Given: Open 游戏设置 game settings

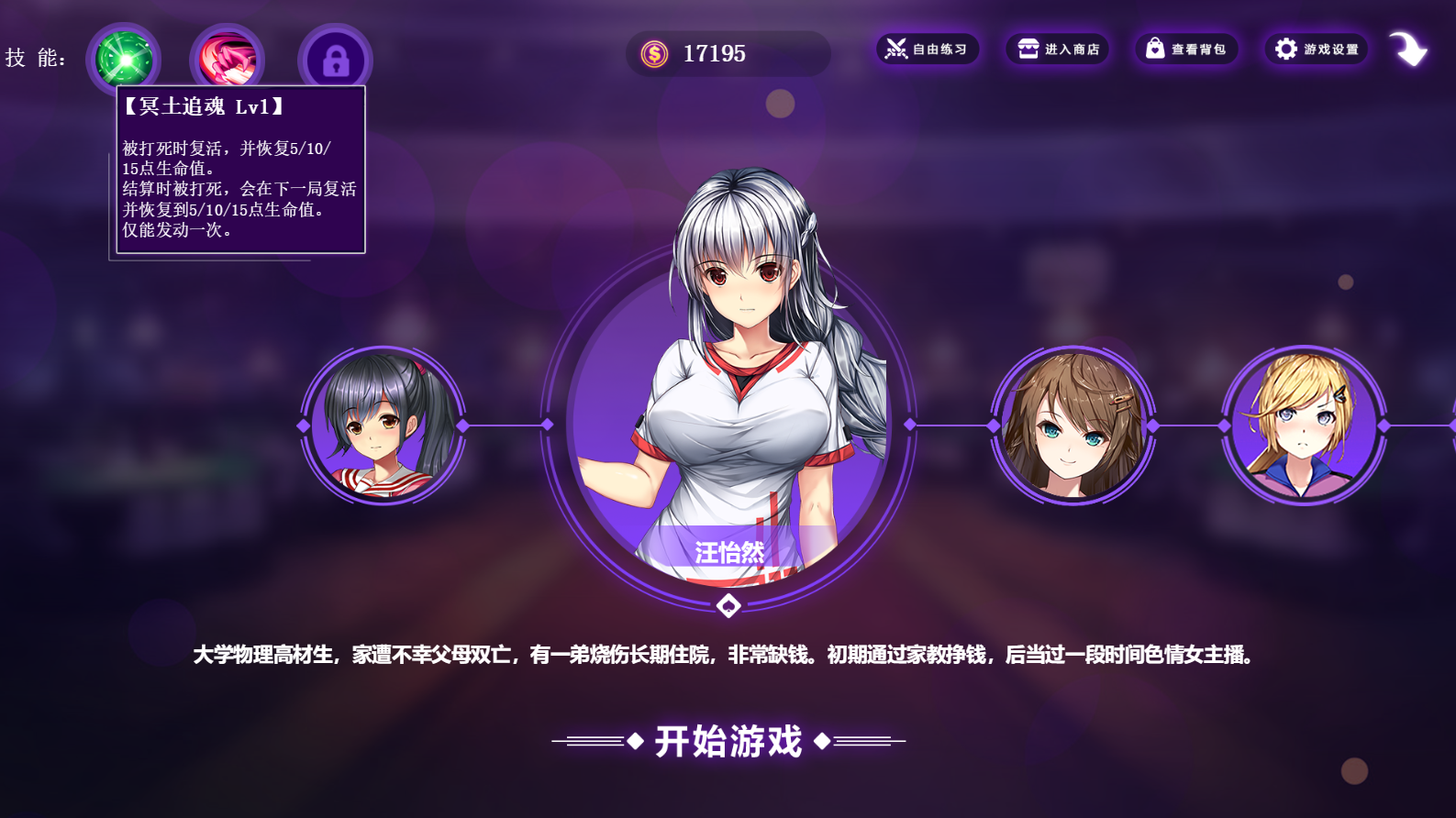Looking at the screenshot, I should 1317,50.
